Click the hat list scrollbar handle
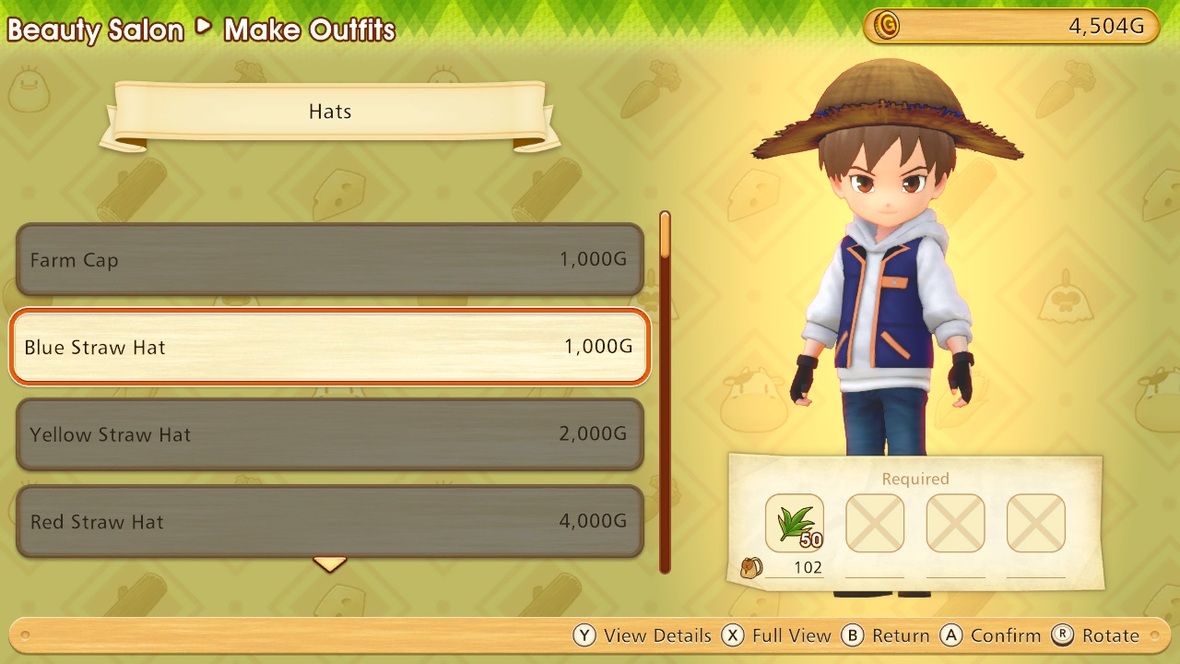Screen dimensions: 1180x664 click(666, 235)
